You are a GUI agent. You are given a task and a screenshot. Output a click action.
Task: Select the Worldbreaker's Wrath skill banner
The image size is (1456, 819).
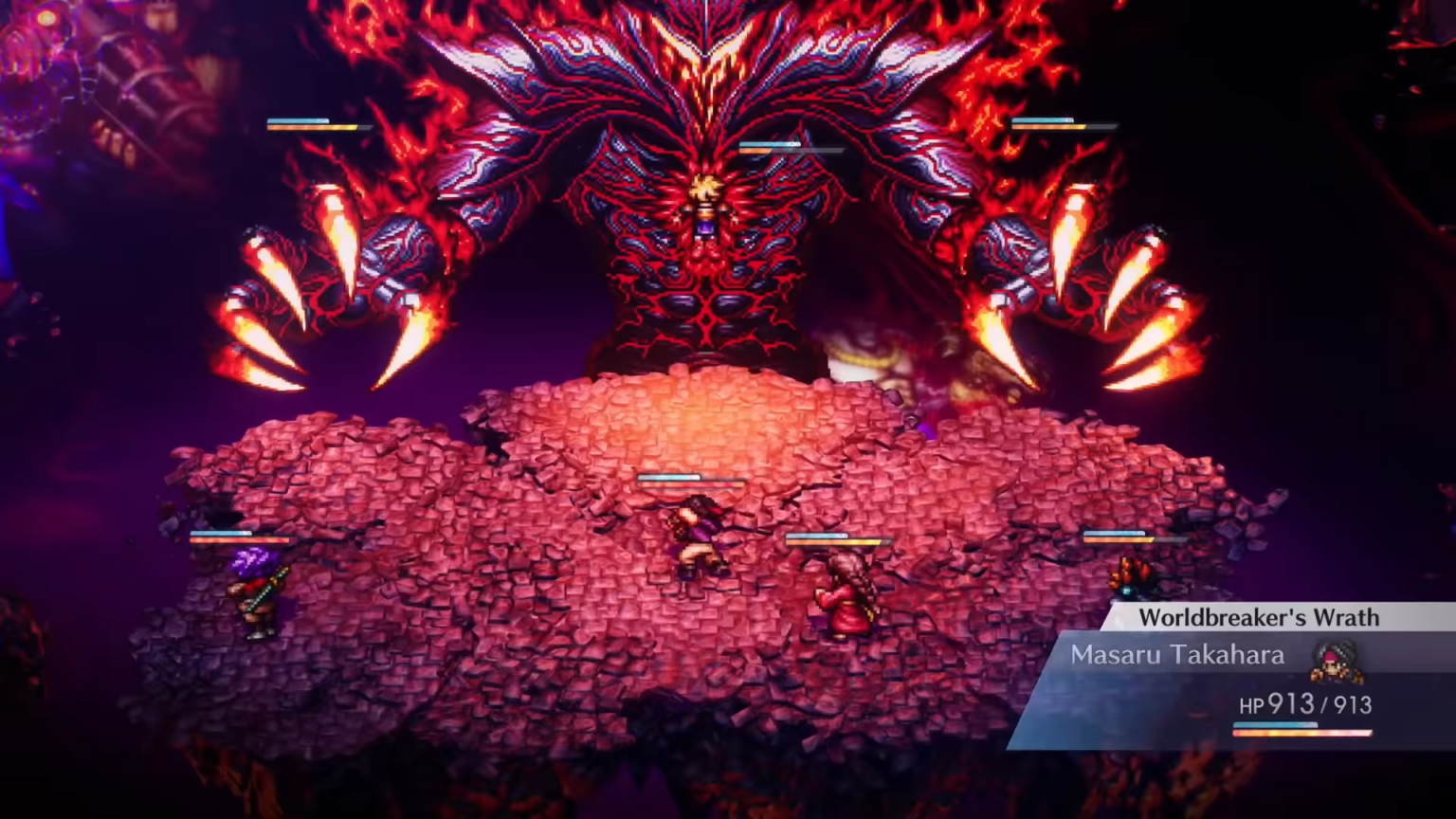(x=1259, y=618)
